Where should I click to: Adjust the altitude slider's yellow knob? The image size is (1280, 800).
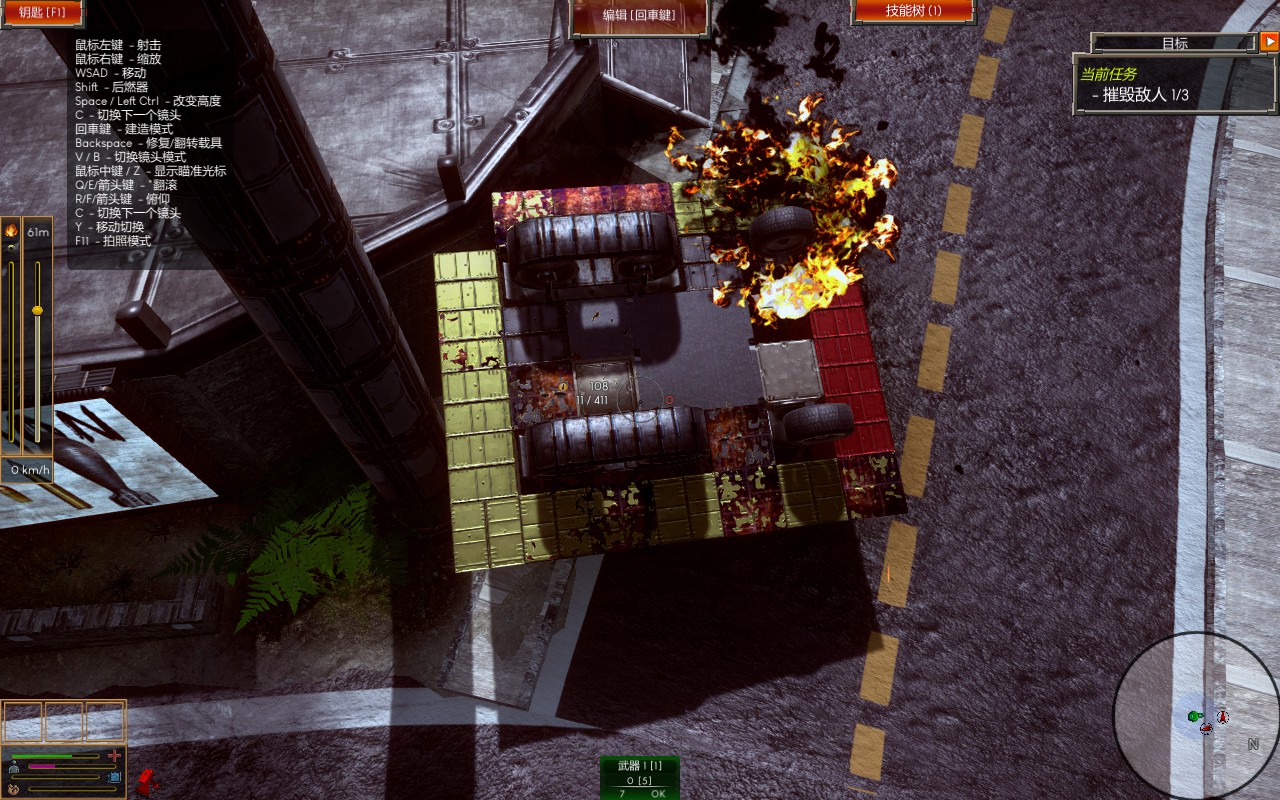click(38, 310)
